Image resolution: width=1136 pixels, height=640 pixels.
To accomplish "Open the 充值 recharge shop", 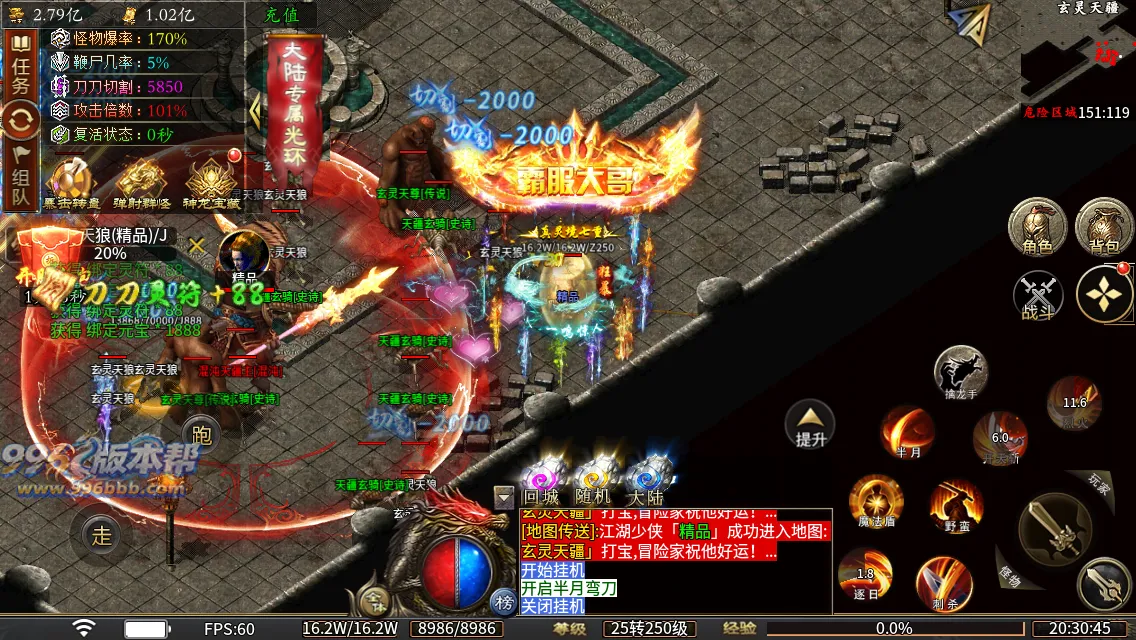I will point(283,15).
